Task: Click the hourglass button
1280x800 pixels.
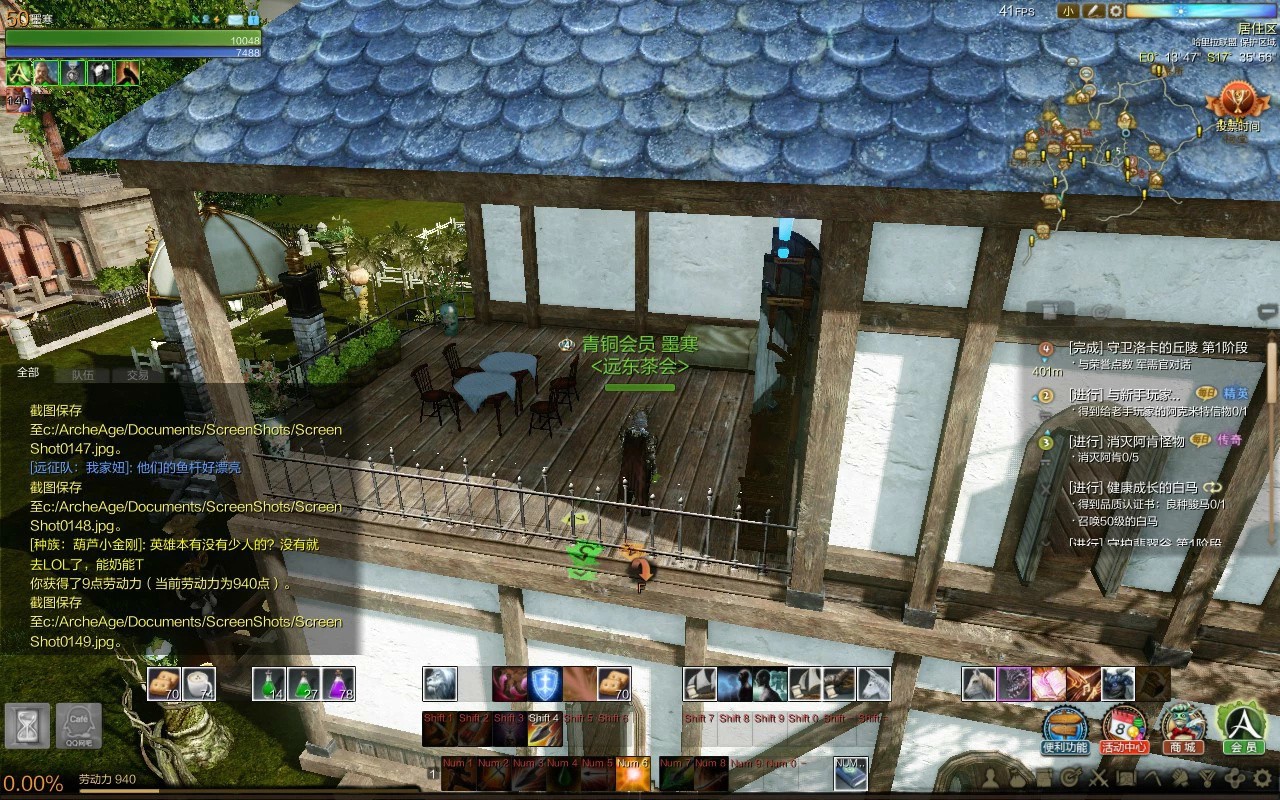Action: (x=26, y=726)
